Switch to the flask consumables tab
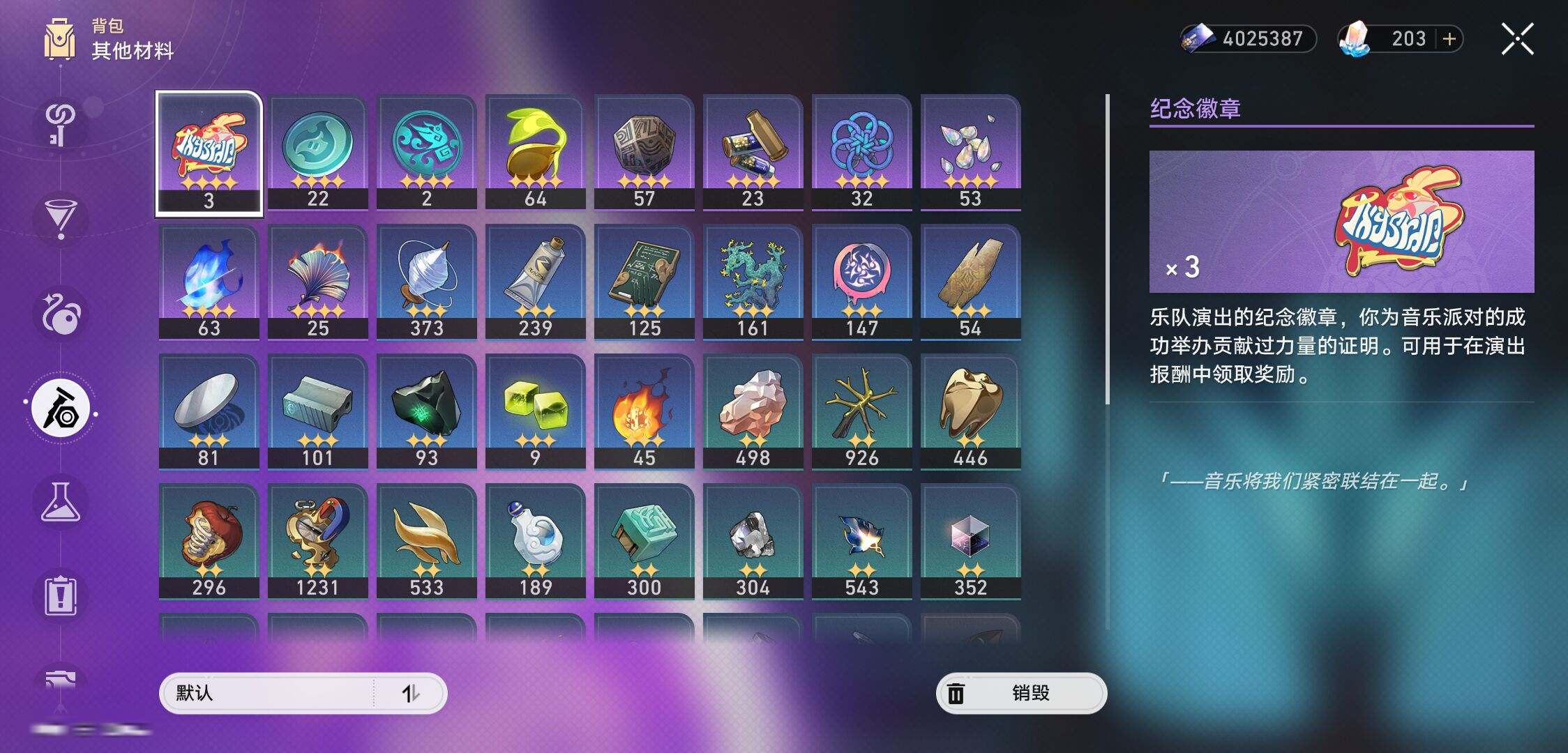This screenshot has height=753, width=1568. click(x=61, y=503)
